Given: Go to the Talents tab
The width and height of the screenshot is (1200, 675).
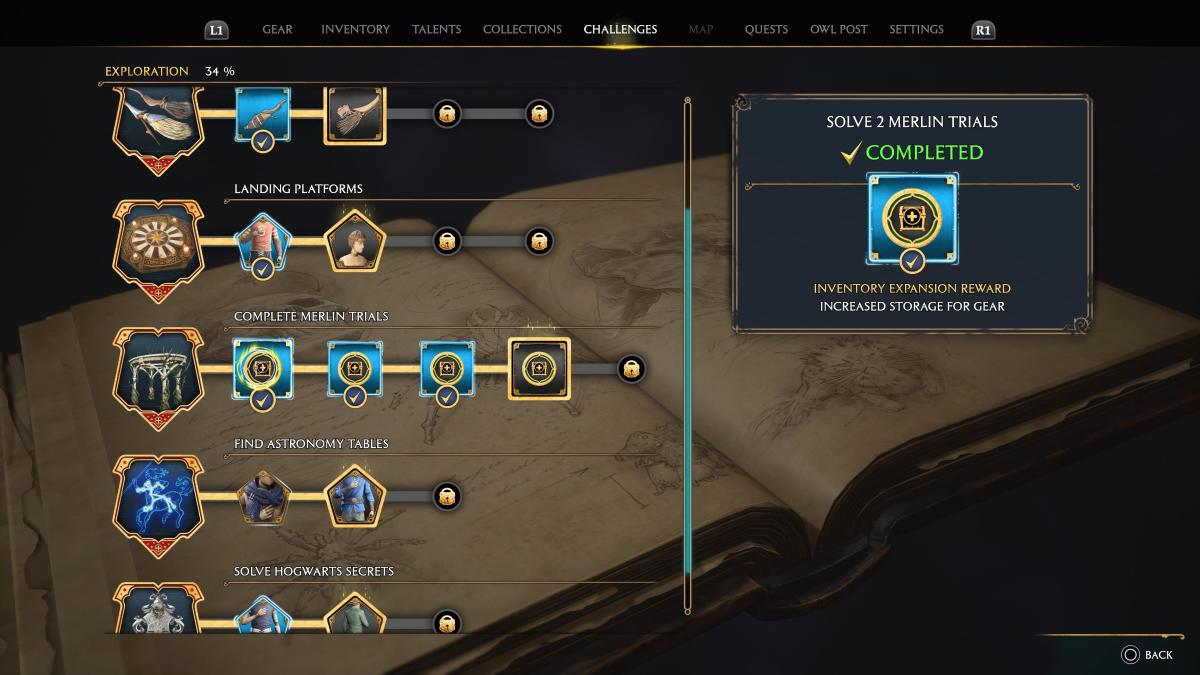Looking at the screenshot, I should coord(436,29).
